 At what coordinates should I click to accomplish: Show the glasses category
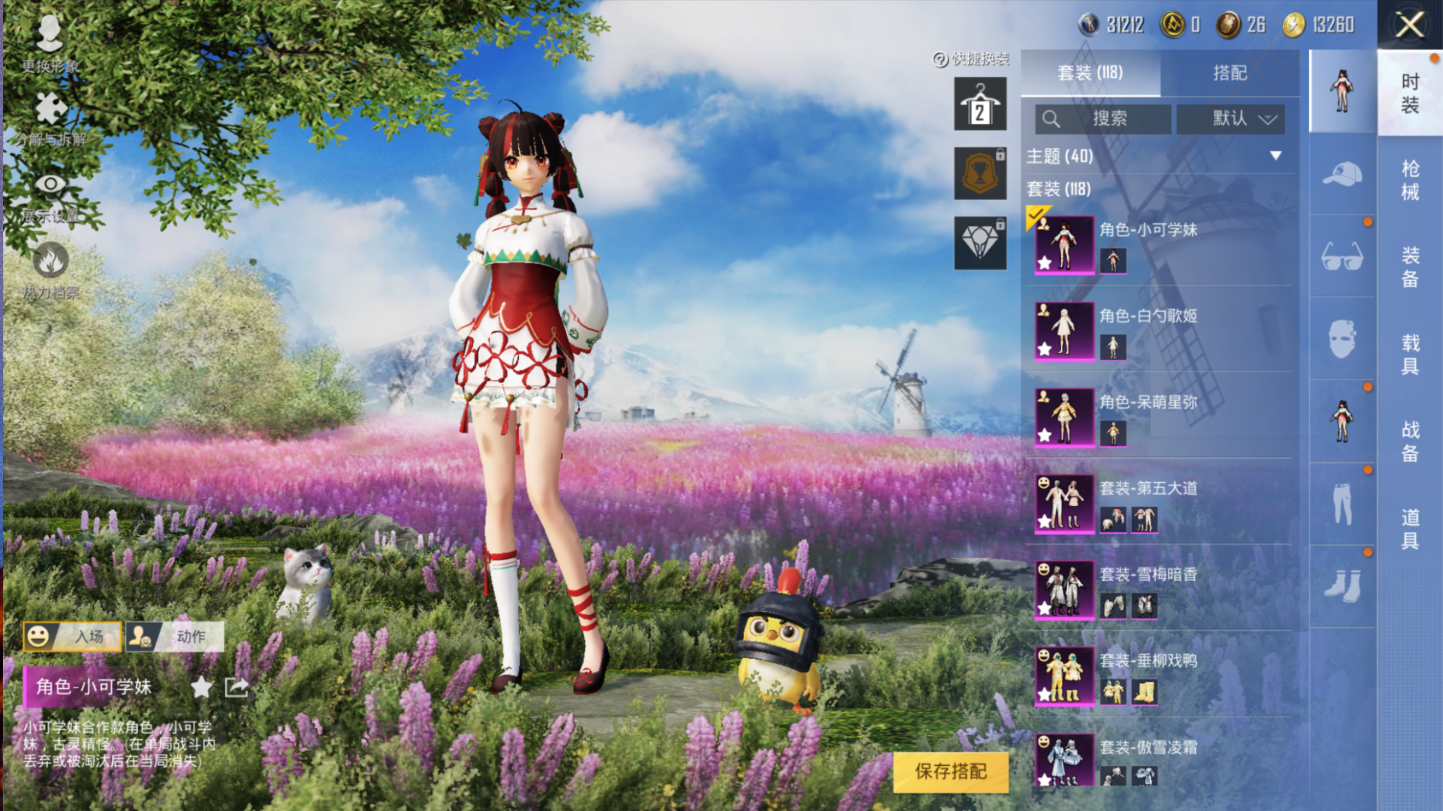(x=1342, y=257)
